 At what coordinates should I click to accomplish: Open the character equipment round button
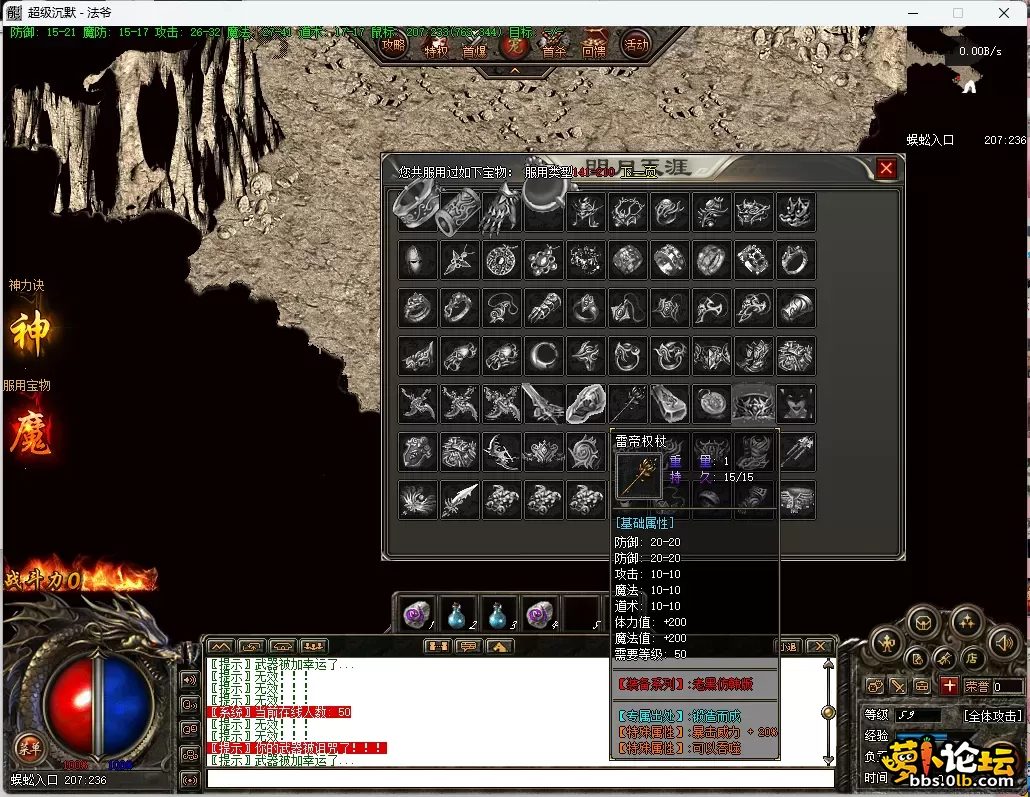coord(886,643)
